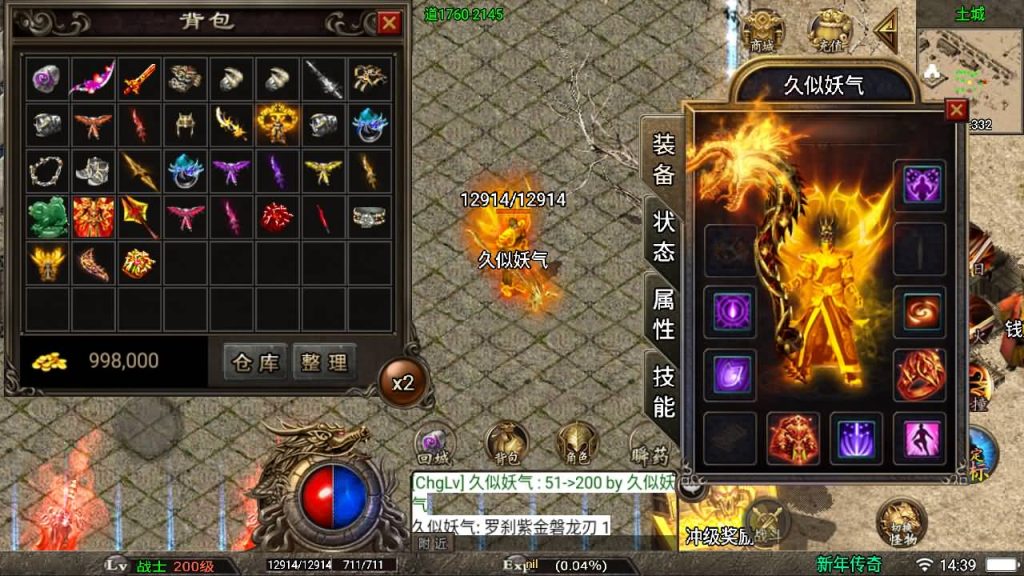
Task: Select the golden armor figure item in bag
Action: (x=276, y=123)
